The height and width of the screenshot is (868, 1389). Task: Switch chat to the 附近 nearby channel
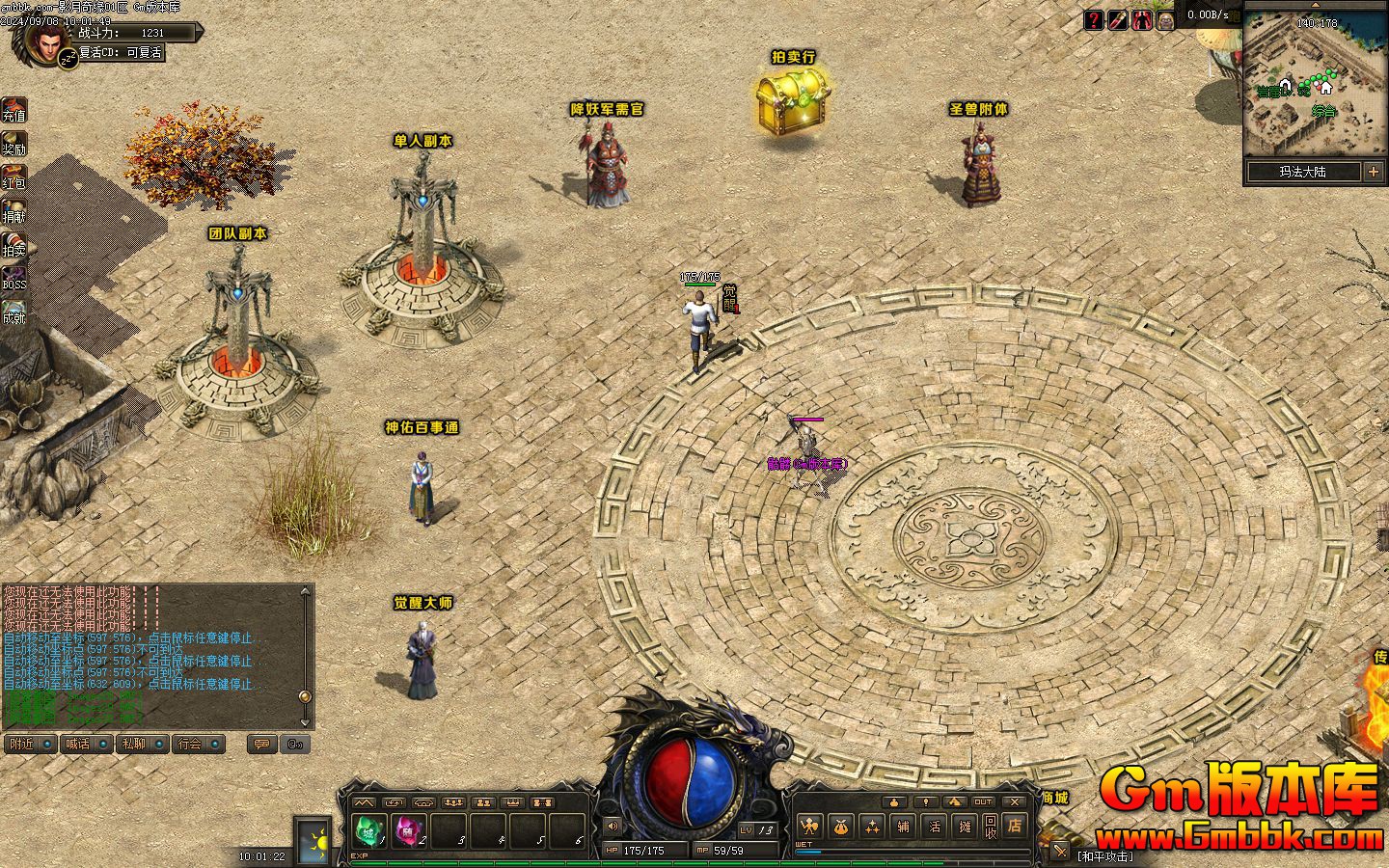[21, 744]
